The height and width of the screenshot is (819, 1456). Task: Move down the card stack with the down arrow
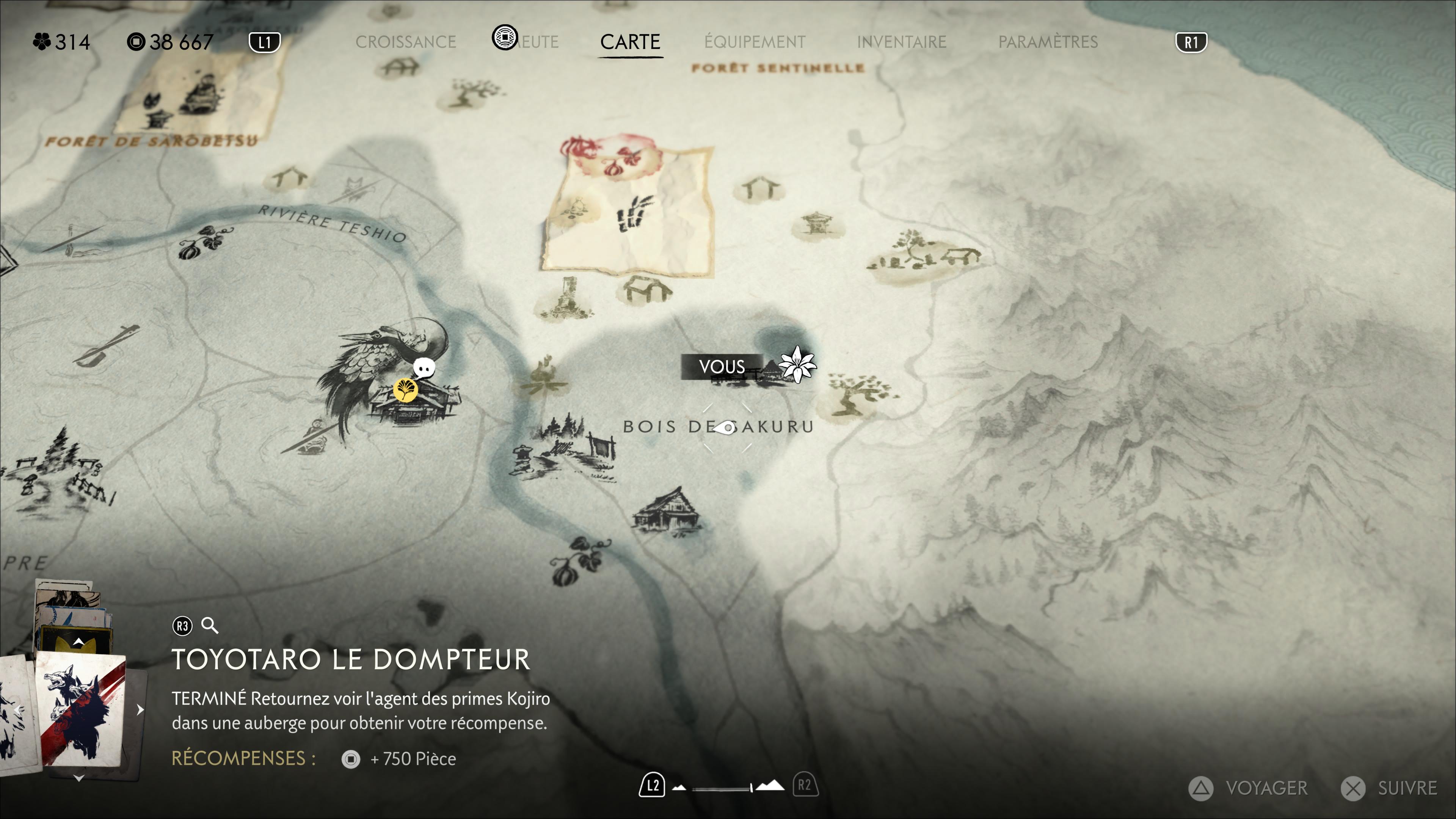pyautogui.click(x=79, y=778)
